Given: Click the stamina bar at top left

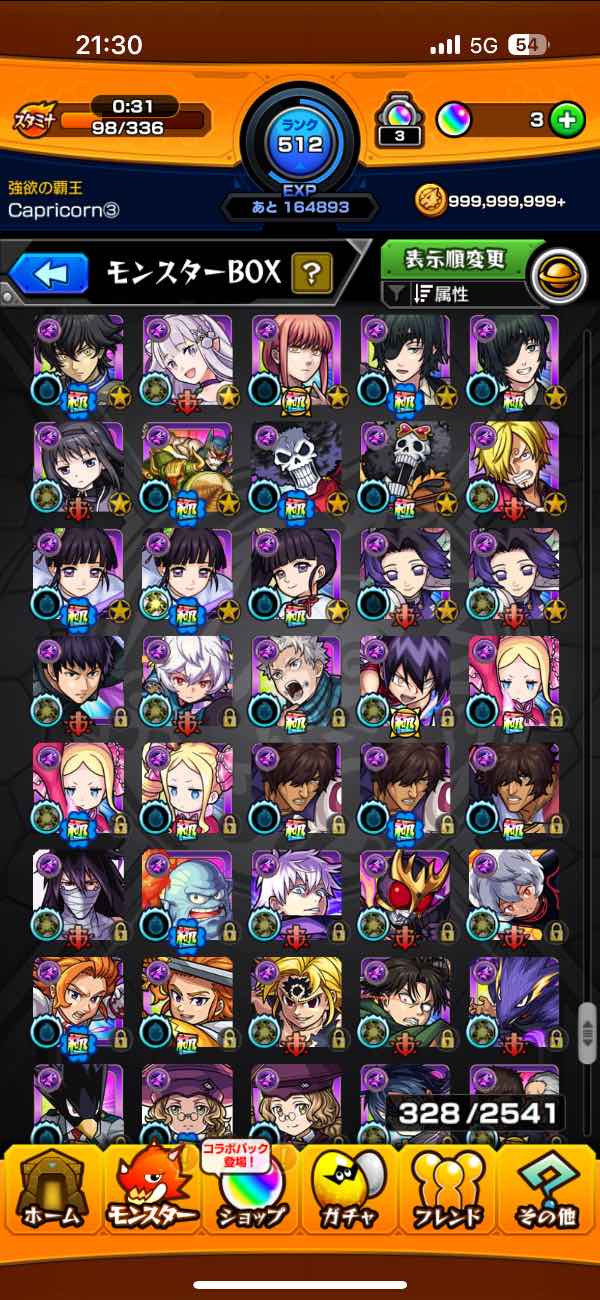Looking at the screenshot, I should pyautogui.click(x=132, y=121).
